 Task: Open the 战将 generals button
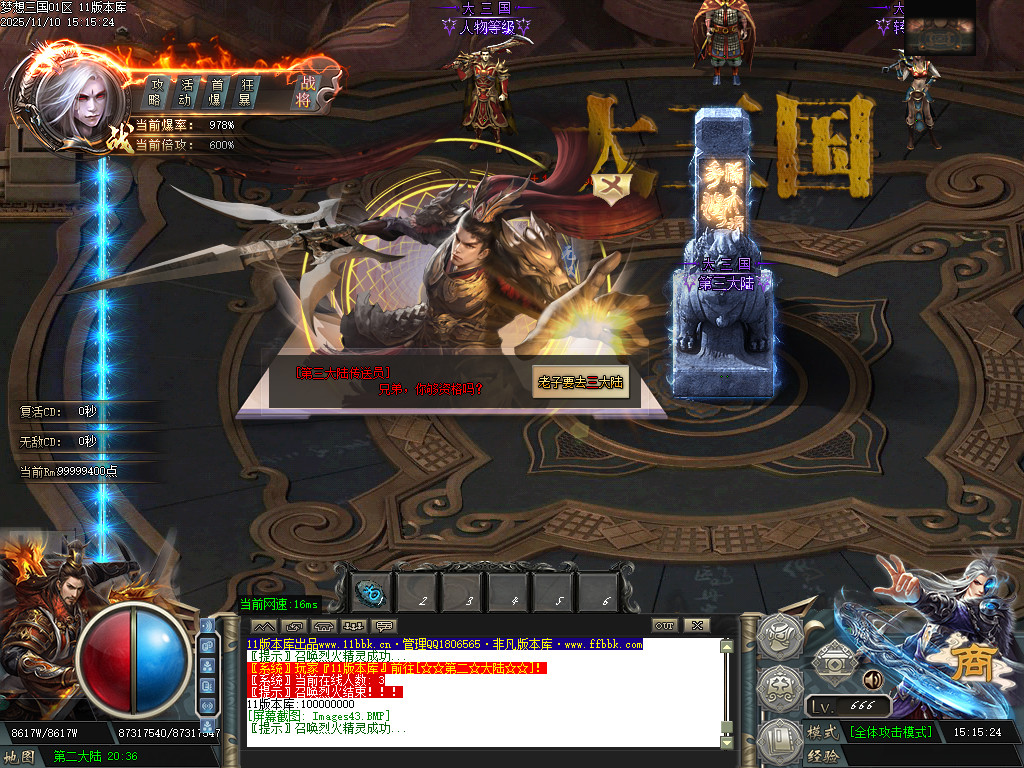coord(305,91)
